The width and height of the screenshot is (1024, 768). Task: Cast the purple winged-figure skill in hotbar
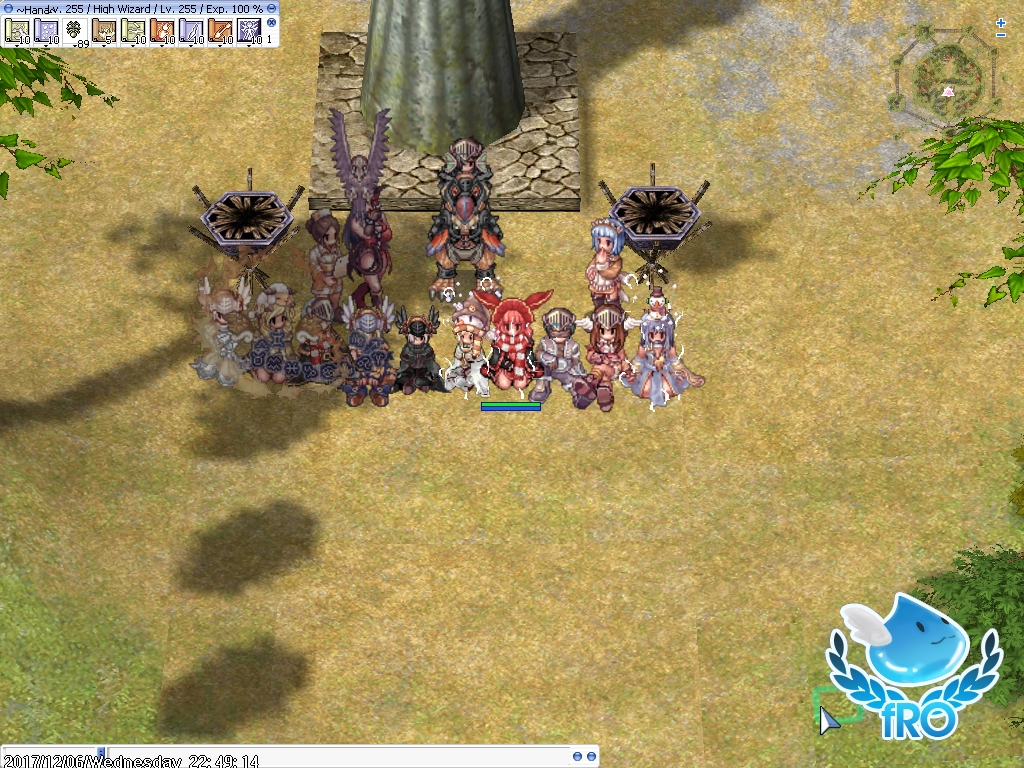click(249, 33)
